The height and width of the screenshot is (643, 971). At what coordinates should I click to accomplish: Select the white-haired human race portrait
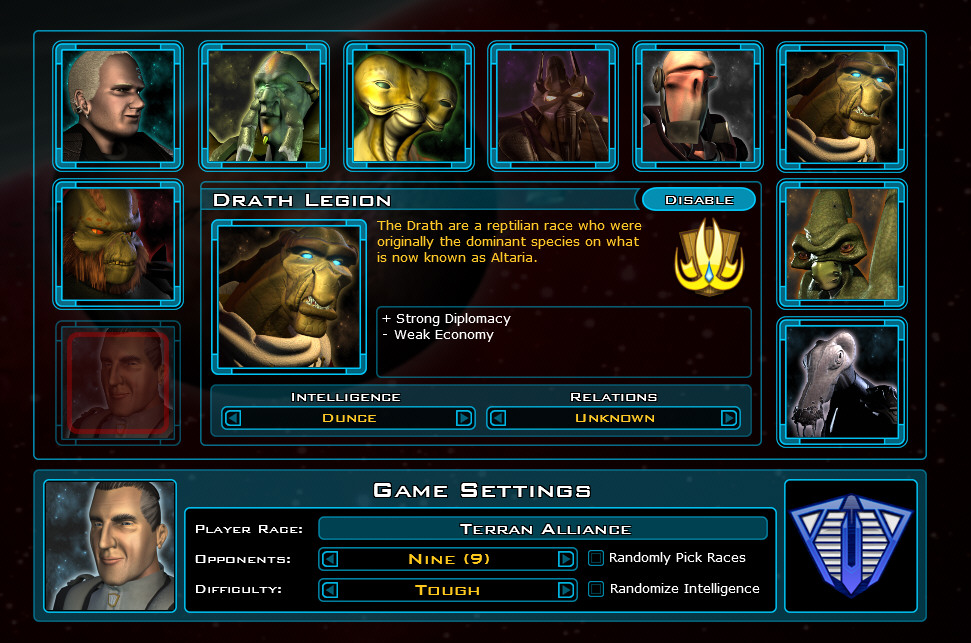point(118,104)
